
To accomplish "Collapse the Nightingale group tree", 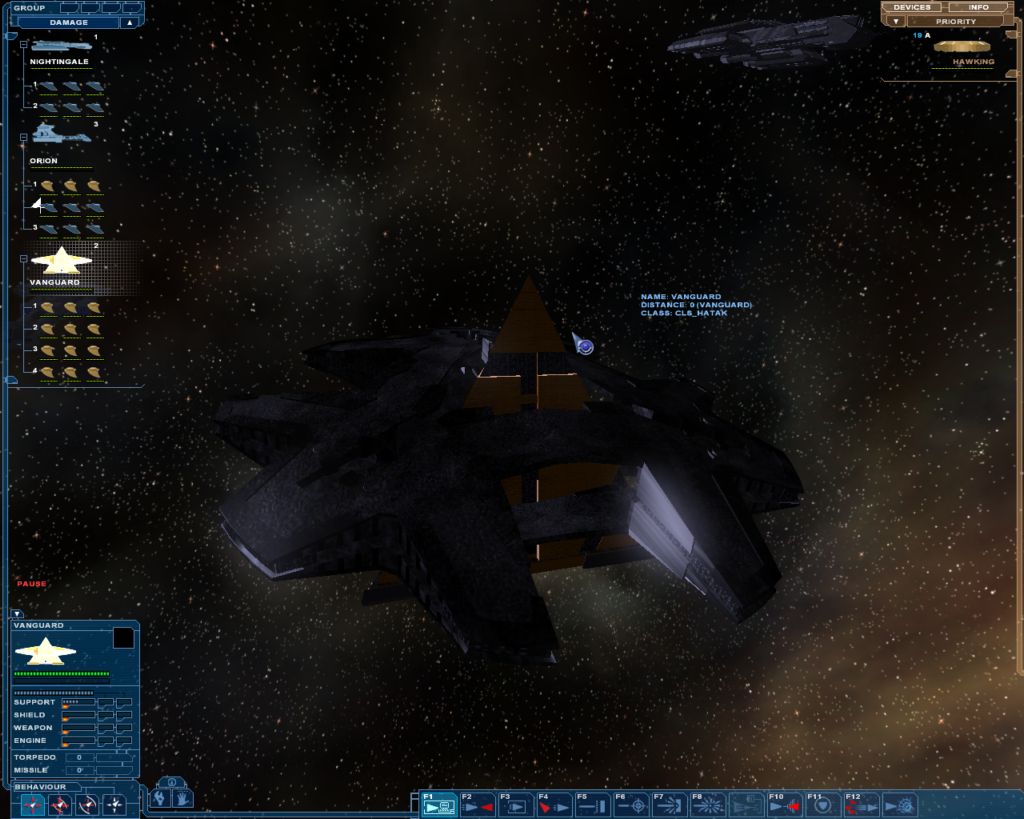I will click(x=23, y=46).
